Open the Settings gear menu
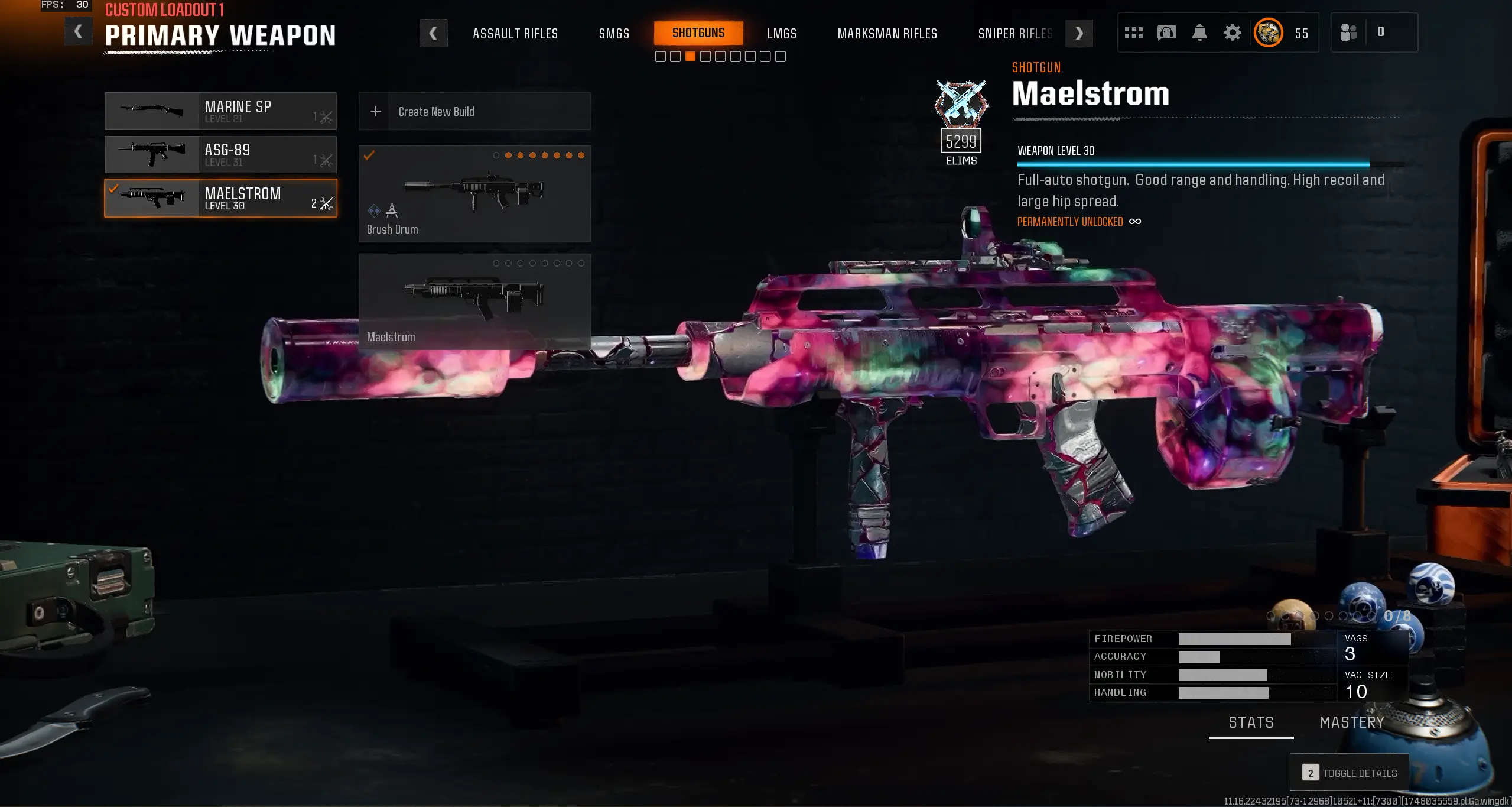 1233,33
